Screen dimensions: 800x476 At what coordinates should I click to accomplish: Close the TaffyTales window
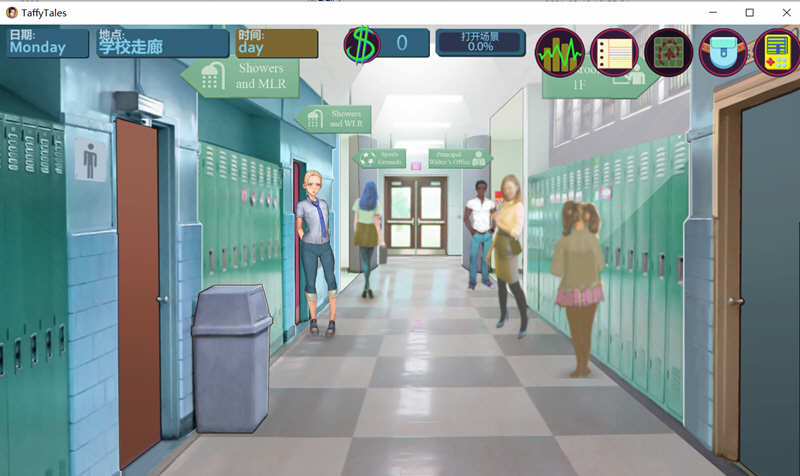click(780, 12)
